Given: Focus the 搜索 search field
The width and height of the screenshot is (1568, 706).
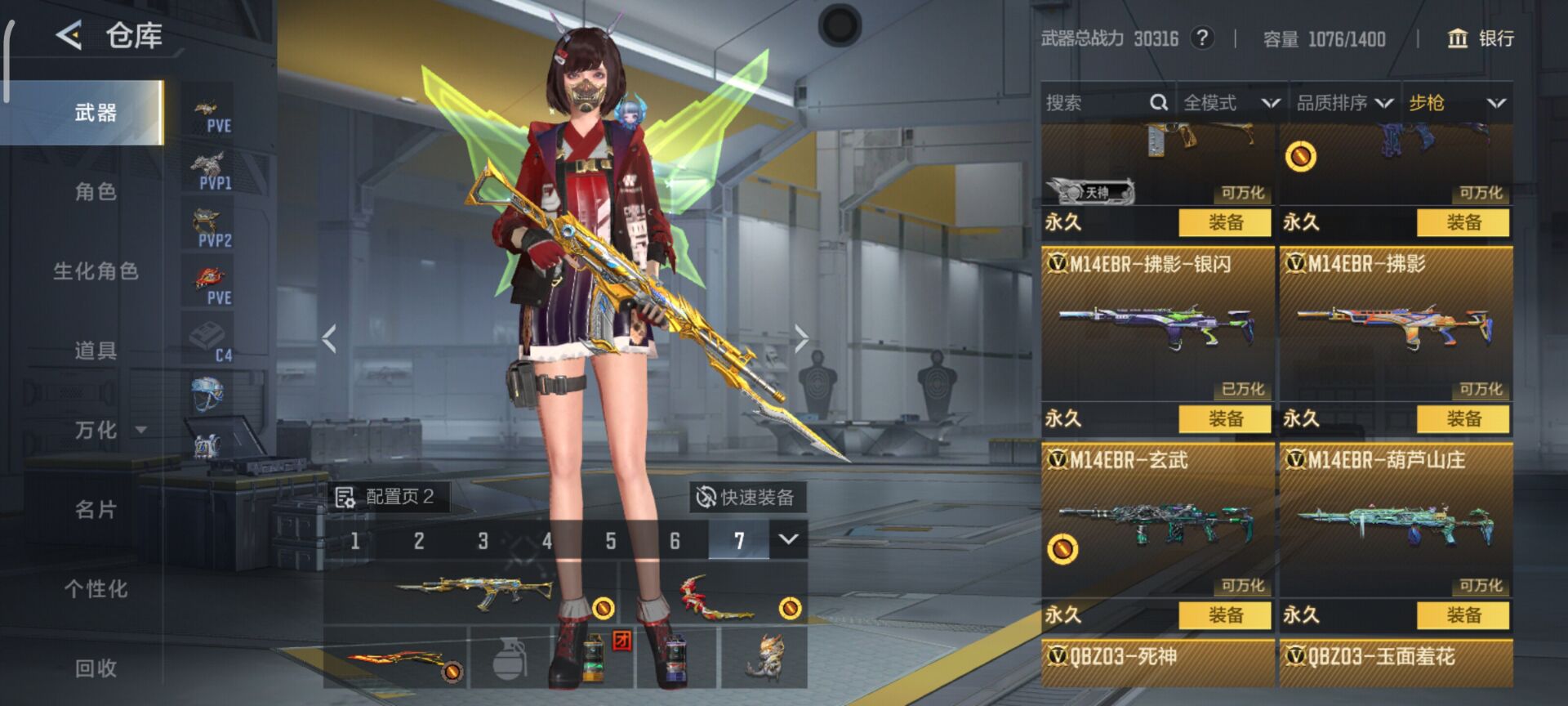Looking at the screenshot, I should click(1094, 103).
